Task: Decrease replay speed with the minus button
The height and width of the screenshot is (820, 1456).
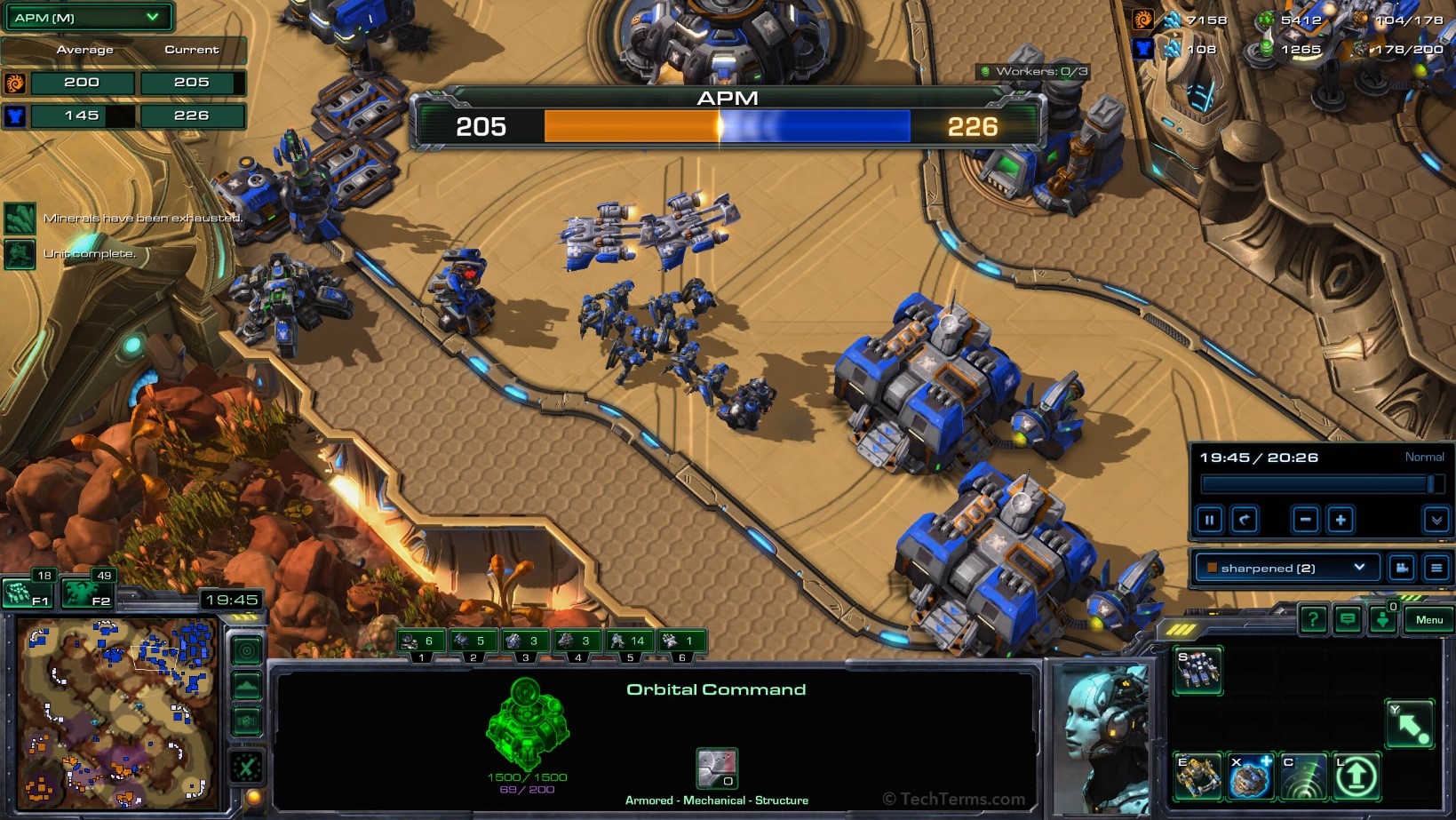Action: coord(1305,520)
